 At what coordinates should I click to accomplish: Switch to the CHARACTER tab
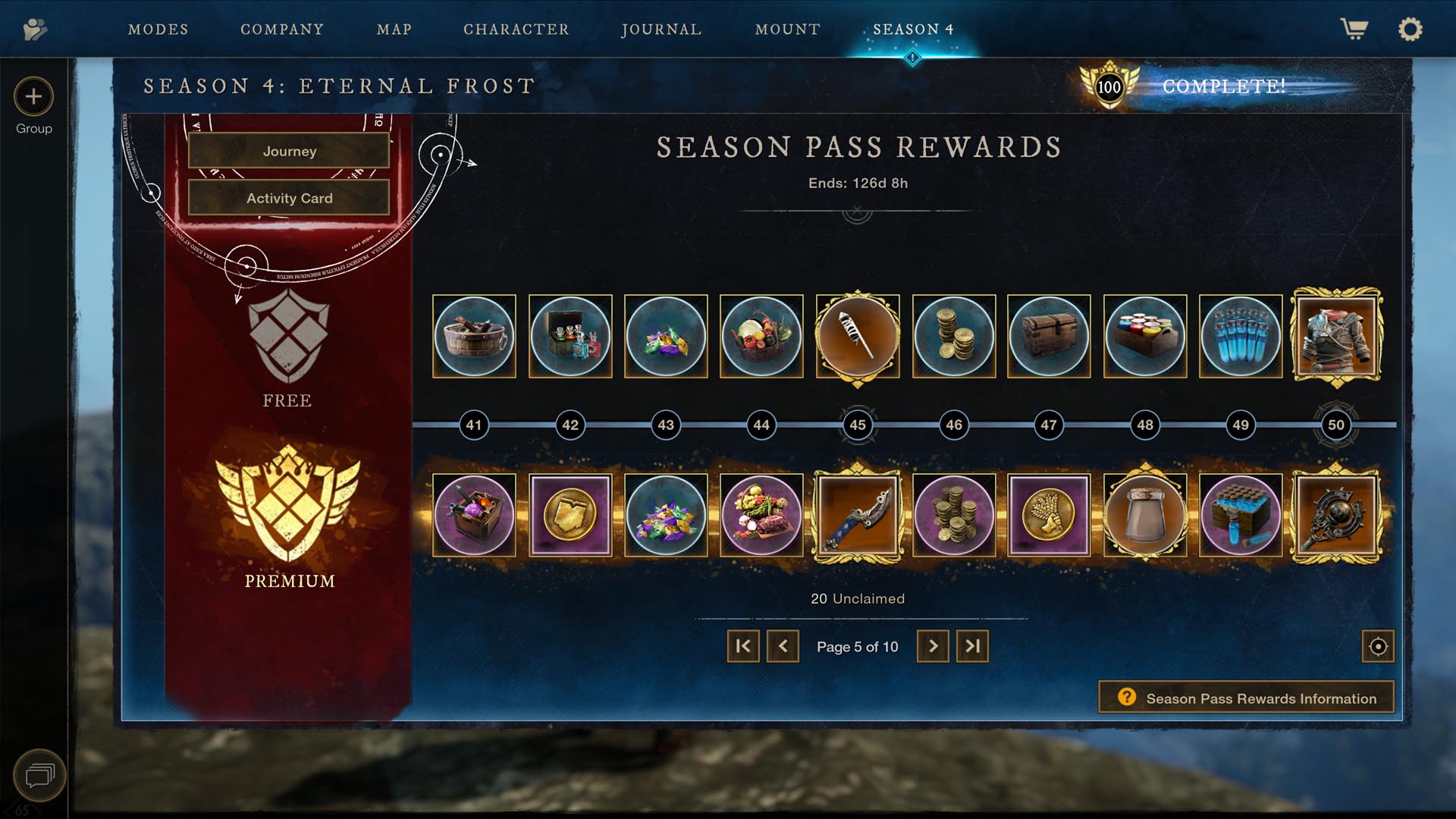516,30
